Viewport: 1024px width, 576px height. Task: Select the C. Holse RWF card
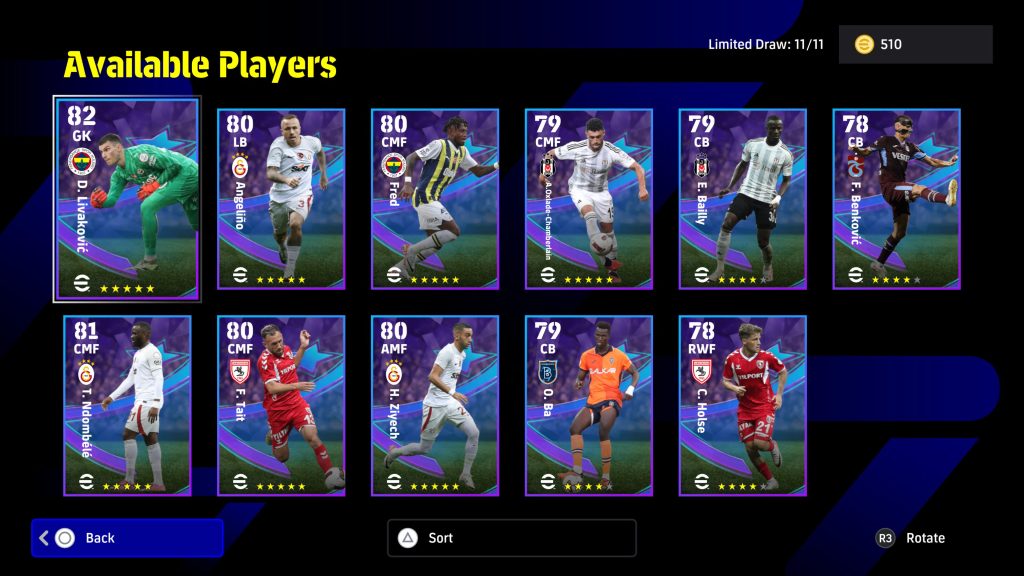click(743, 405)
